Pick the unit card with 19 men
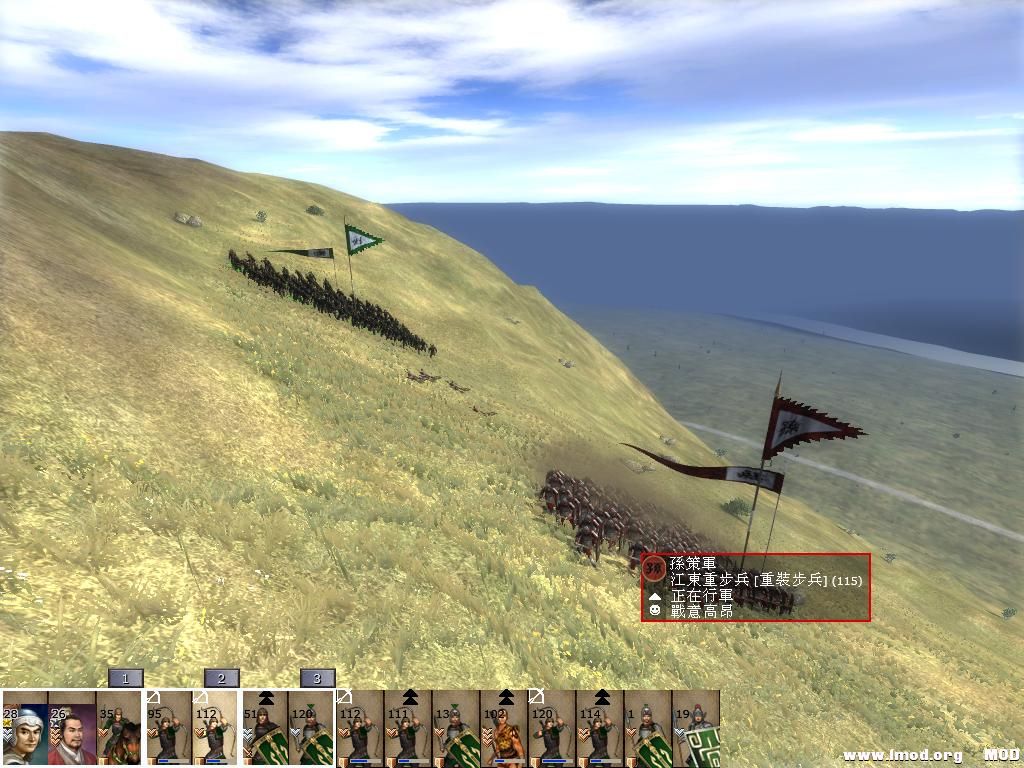The width and height of the screenshot is (1024, 768). pos(696,729)
